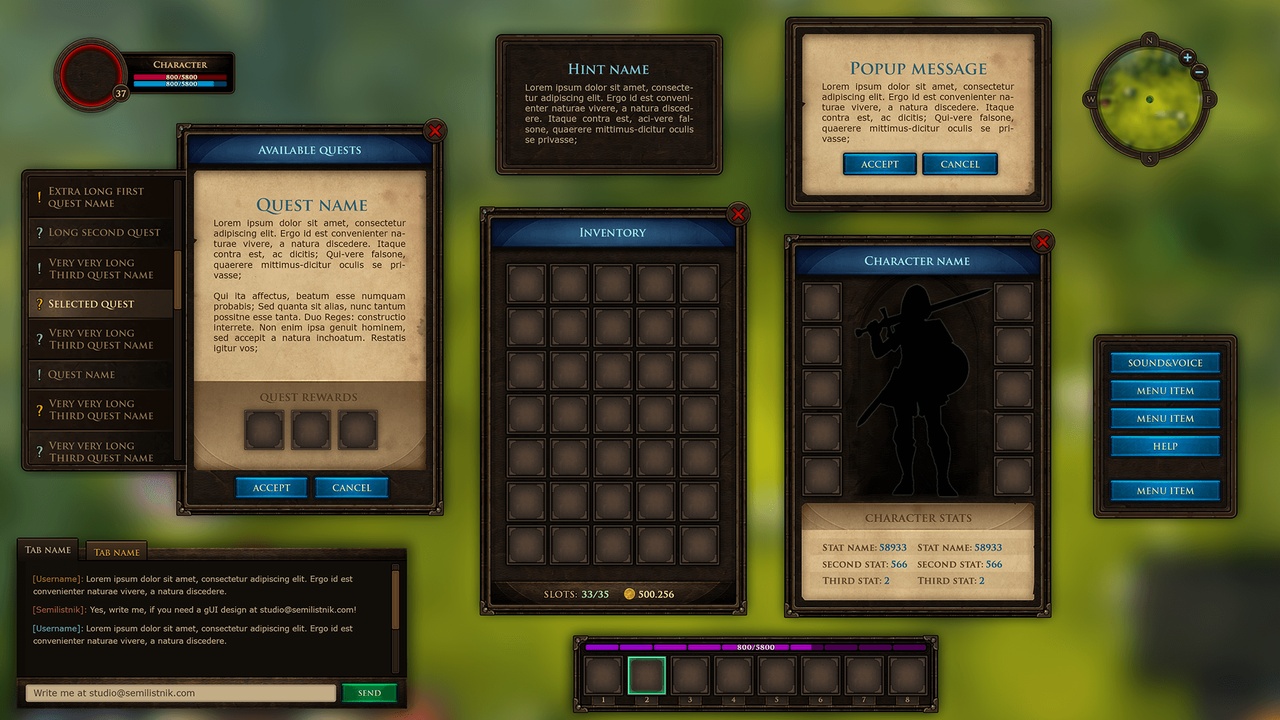The width and height of the screenshot is (1280, 720).
Task: Accept the popup message
Action: click(x=880, y=164)
